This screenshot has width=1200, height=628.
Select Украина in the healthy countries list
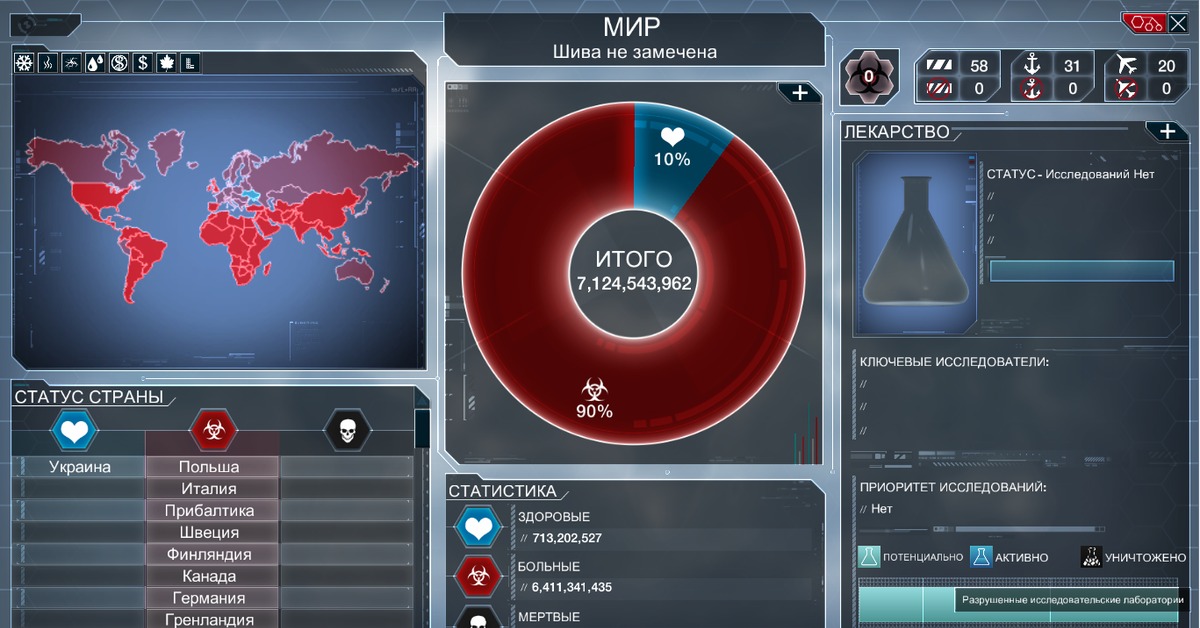click(x=80, y=467)
